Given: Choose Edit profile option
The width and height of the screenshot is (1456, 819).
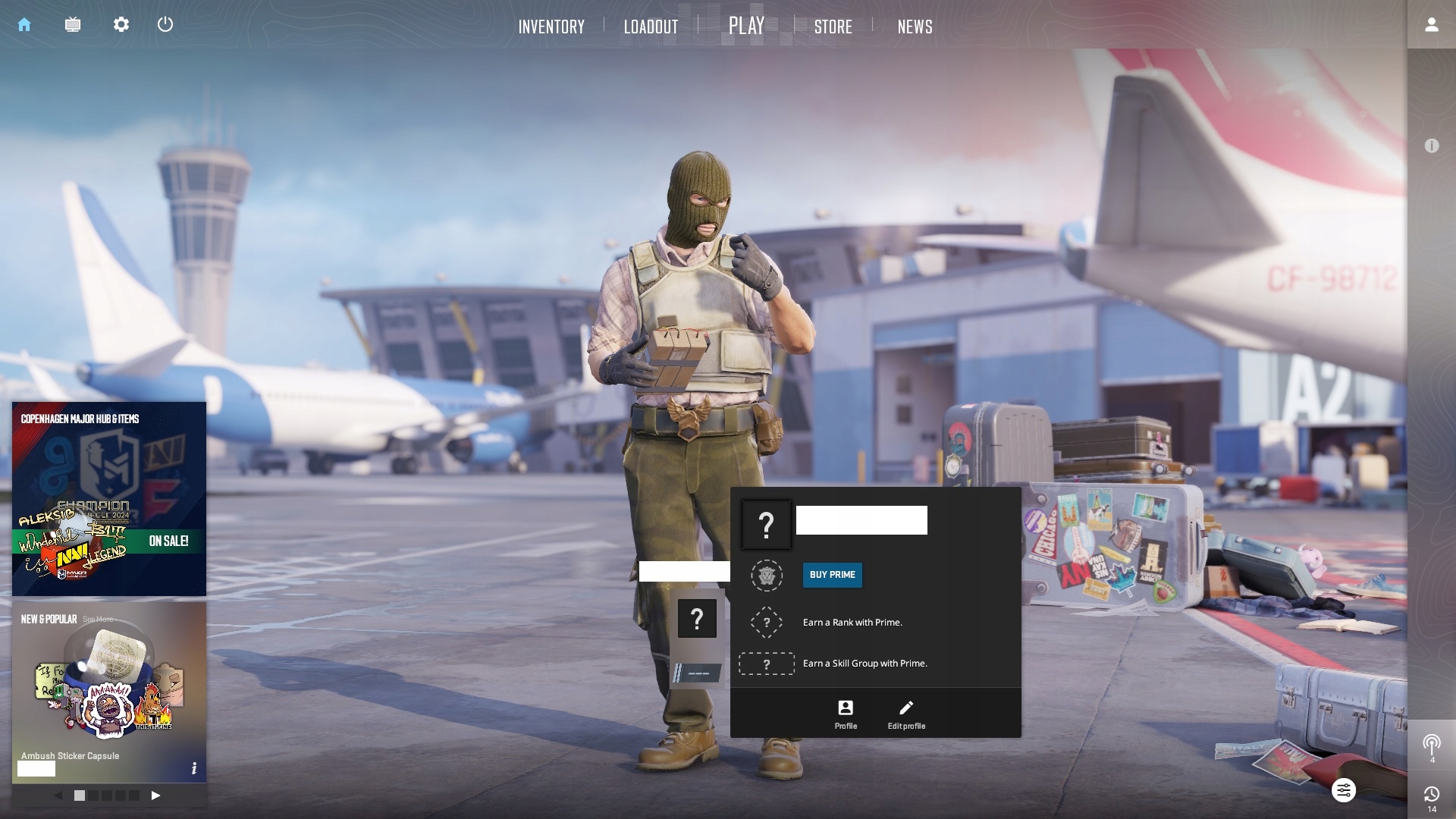Looking at the screenshot, I should pos(906,714).
